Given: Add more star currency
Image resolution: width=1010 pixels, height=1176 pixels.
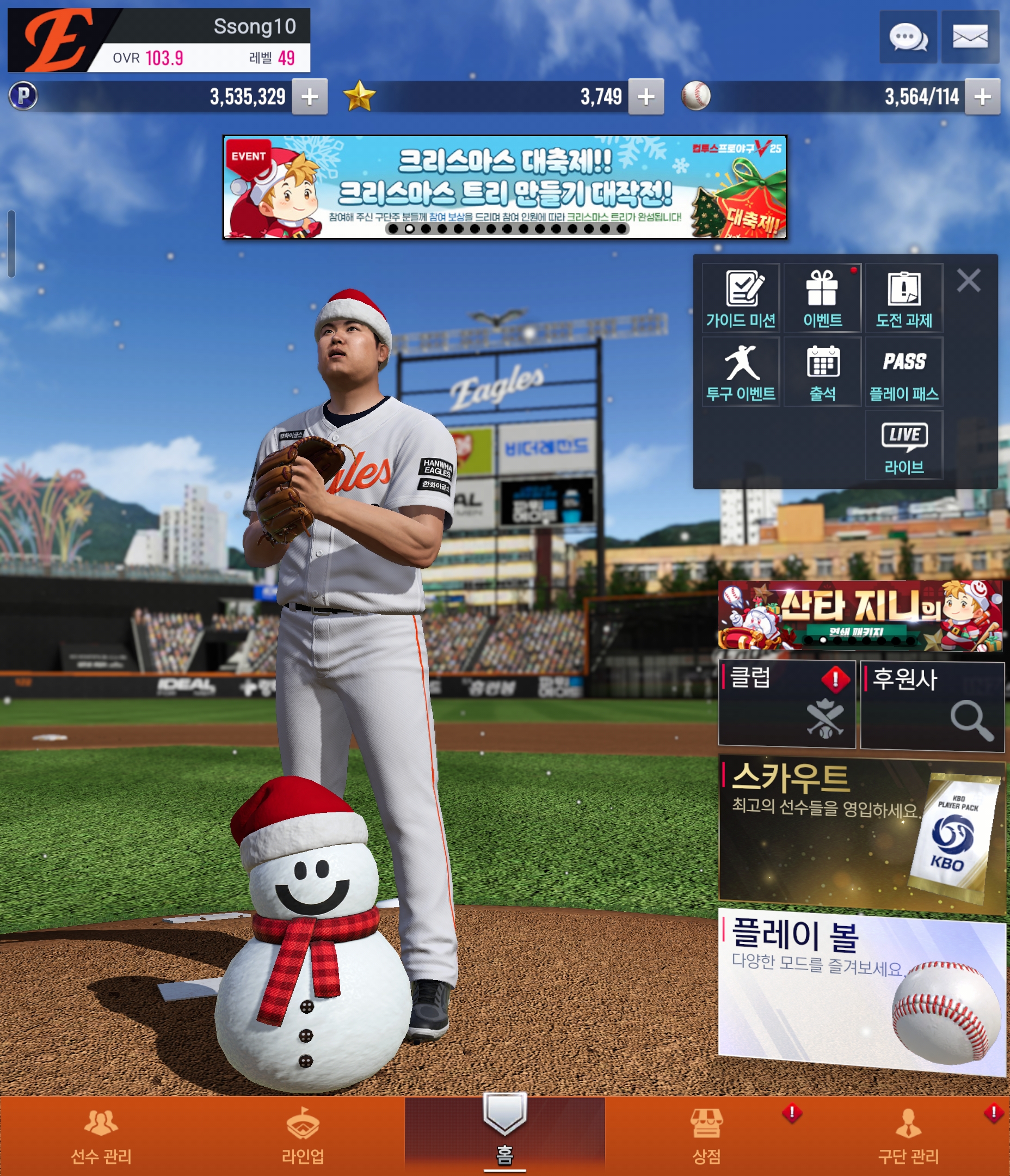Looking at the screenshot, I should 646,97.
